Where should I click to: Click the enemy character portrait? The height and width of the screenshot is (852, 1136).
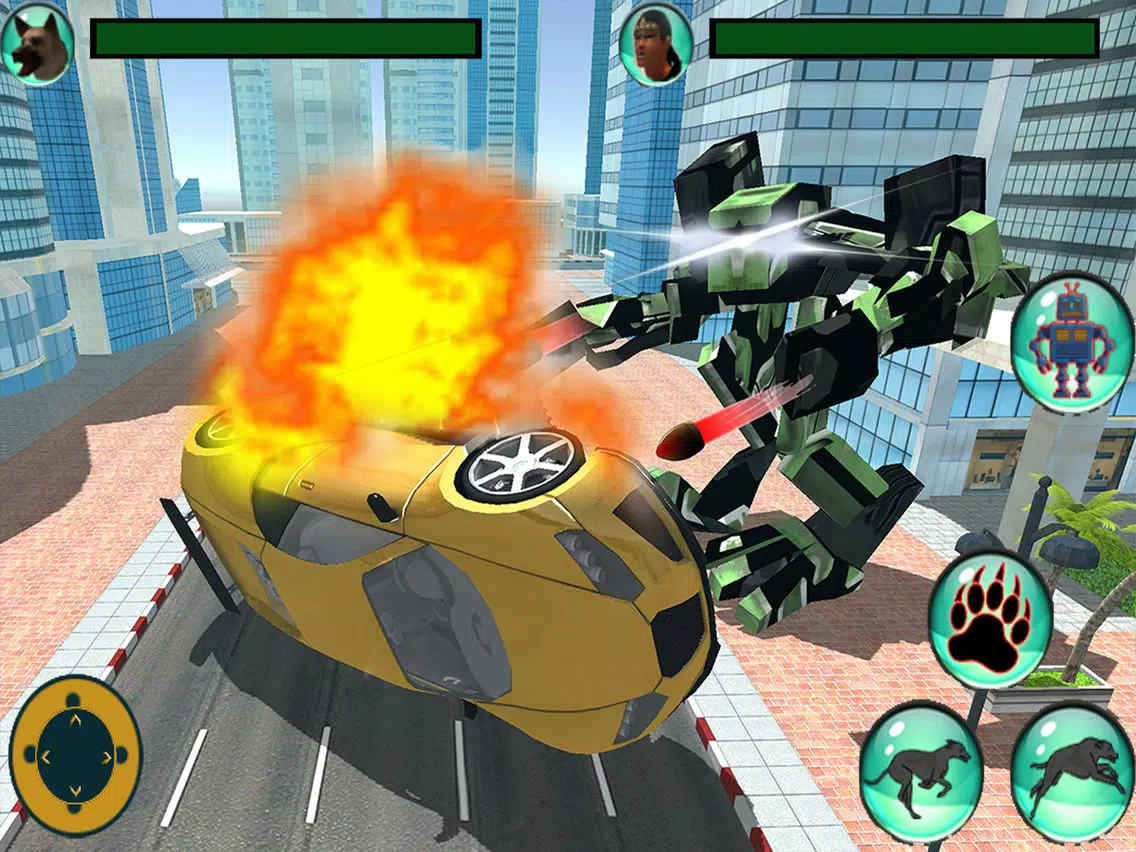(x=656, y=45)
